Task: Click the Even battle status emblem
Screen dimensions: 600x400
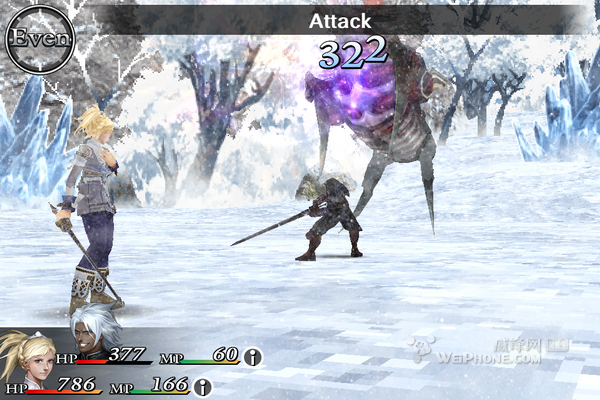Action: point(40,38)
